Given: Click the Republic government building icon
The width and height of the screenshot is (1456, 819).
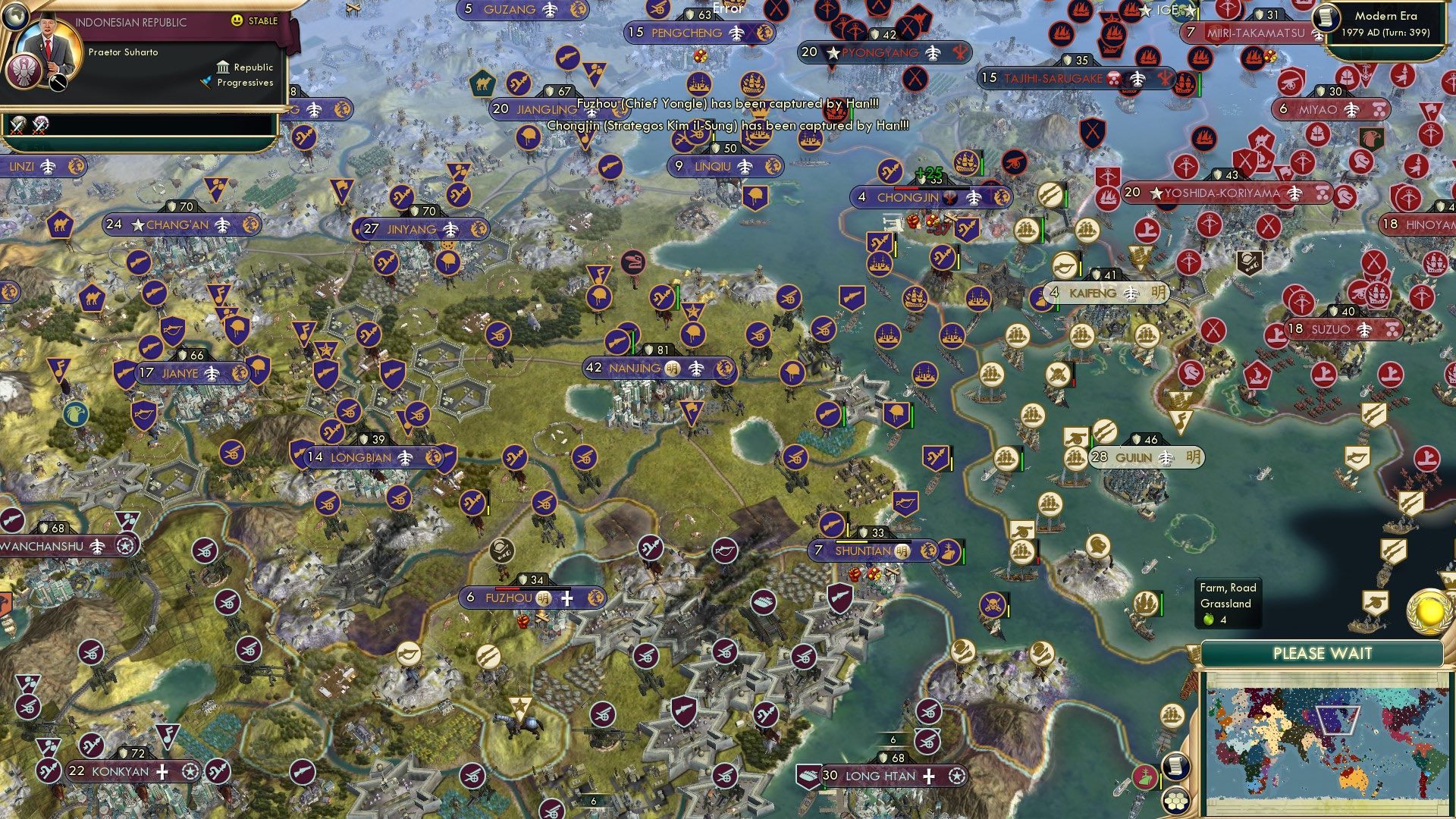Looking at the screenshot, I should [224, 67].
